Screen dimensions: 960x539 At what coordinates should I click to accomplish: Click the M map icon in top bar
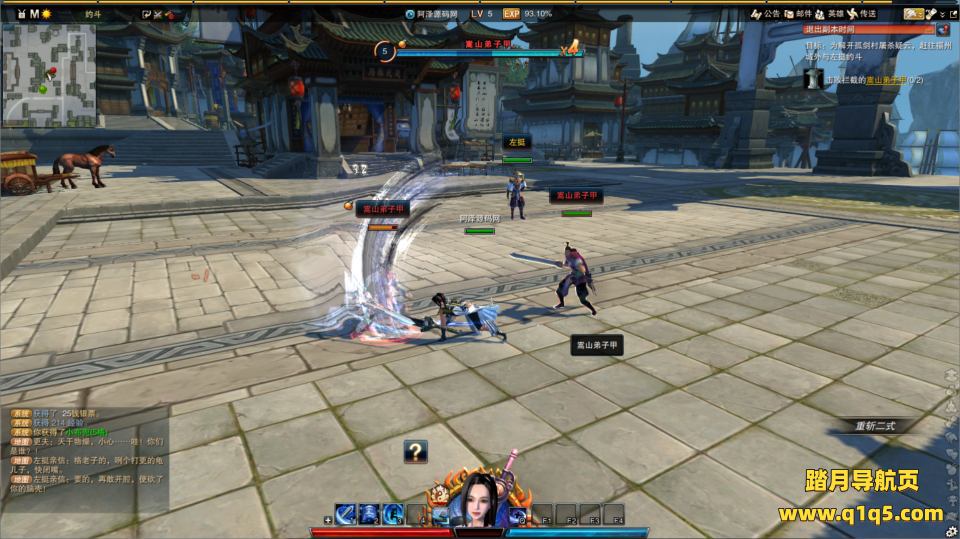click(34, 14)
